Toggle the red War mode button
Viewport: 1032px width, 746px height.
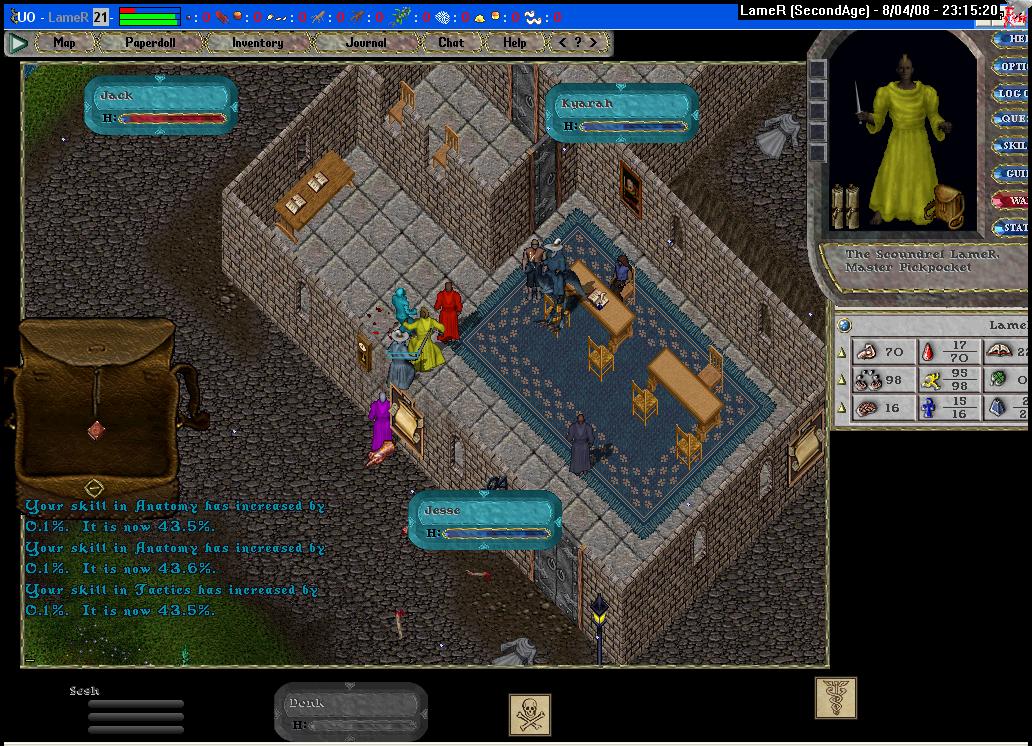(x=1013, y=201)
